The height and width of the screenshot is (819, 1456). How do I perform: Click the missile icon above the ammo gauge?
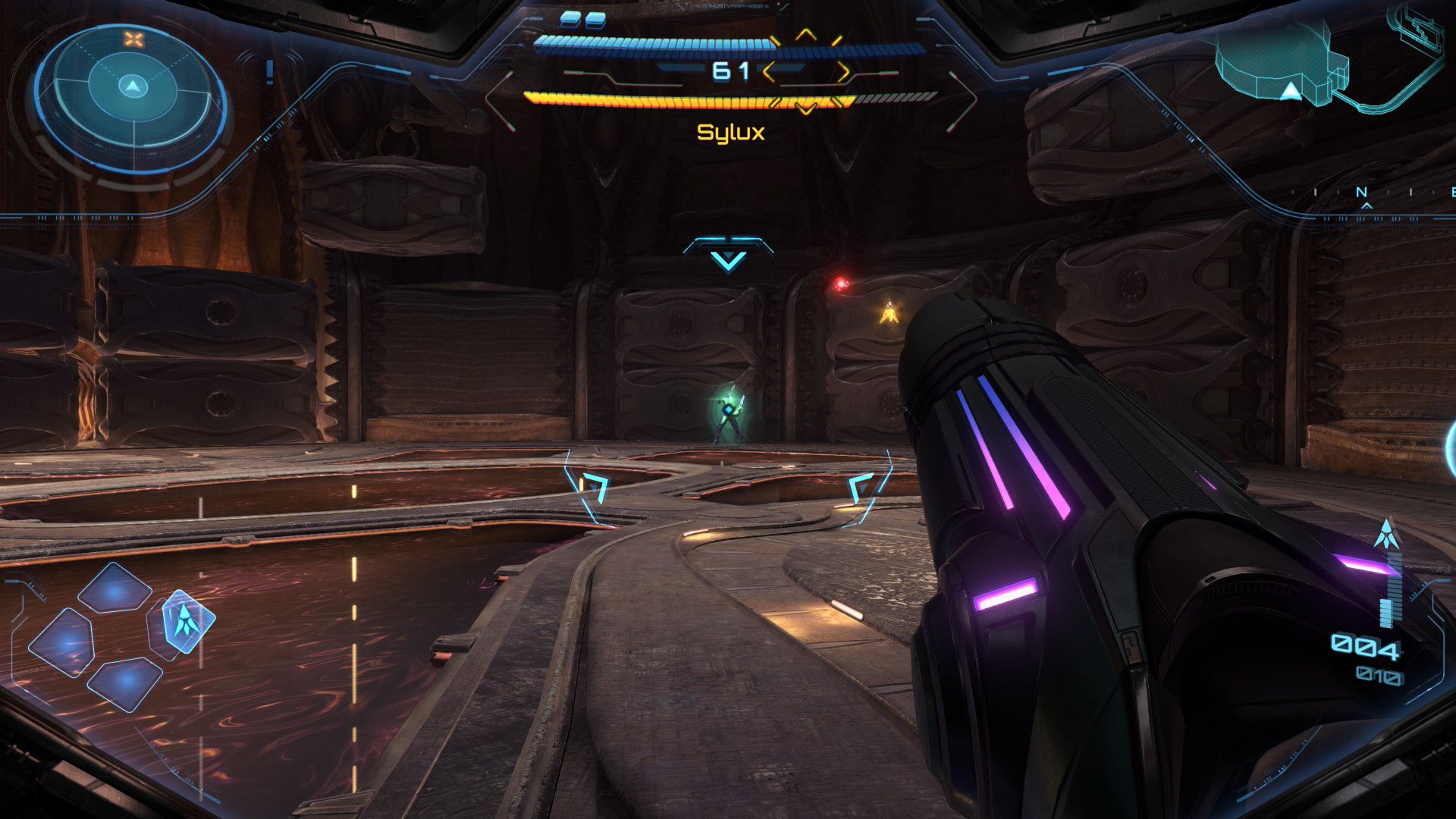1387,534
